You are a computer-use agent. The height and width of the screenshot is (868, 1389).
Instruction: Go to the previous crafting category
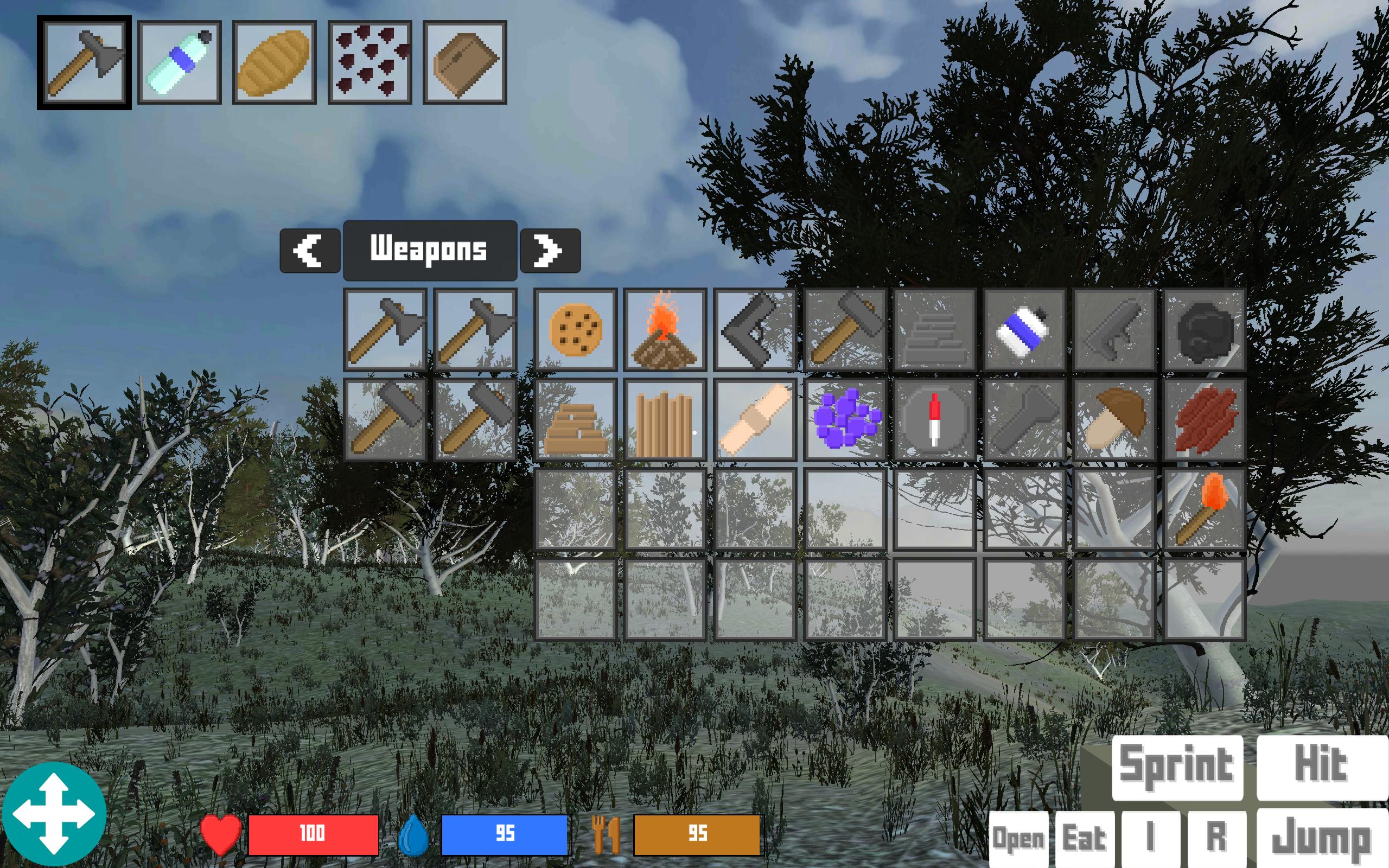coord(310,250)
